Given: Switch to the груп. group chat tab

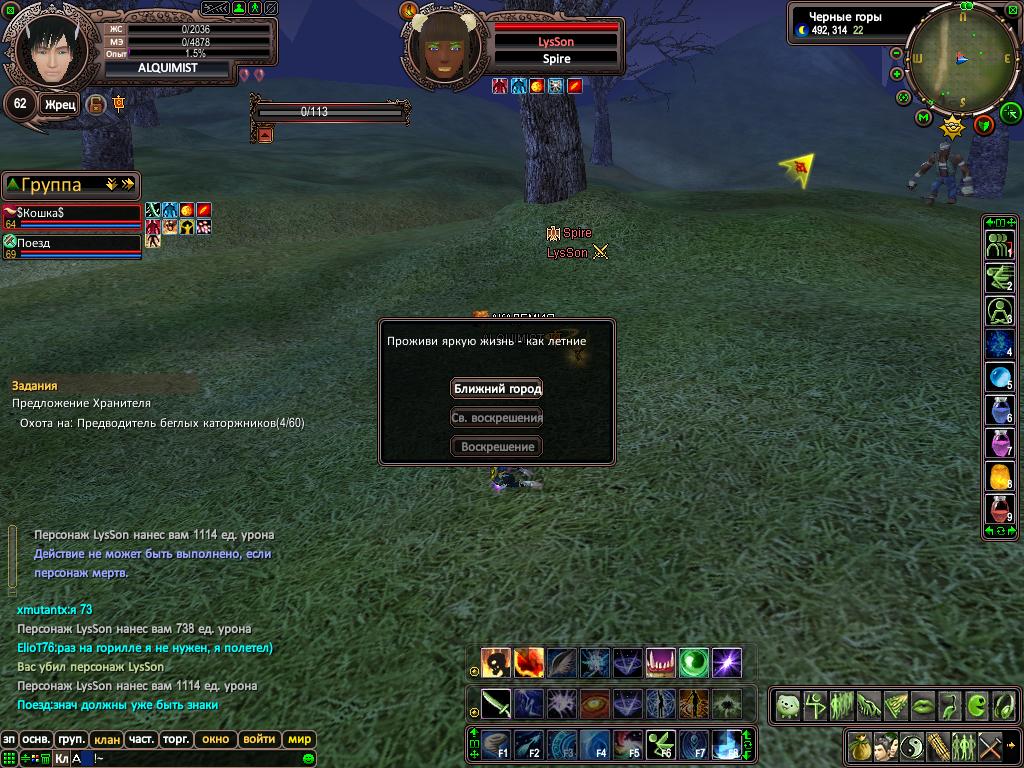Looking at the screenshot, I should [x=71, y=740].
